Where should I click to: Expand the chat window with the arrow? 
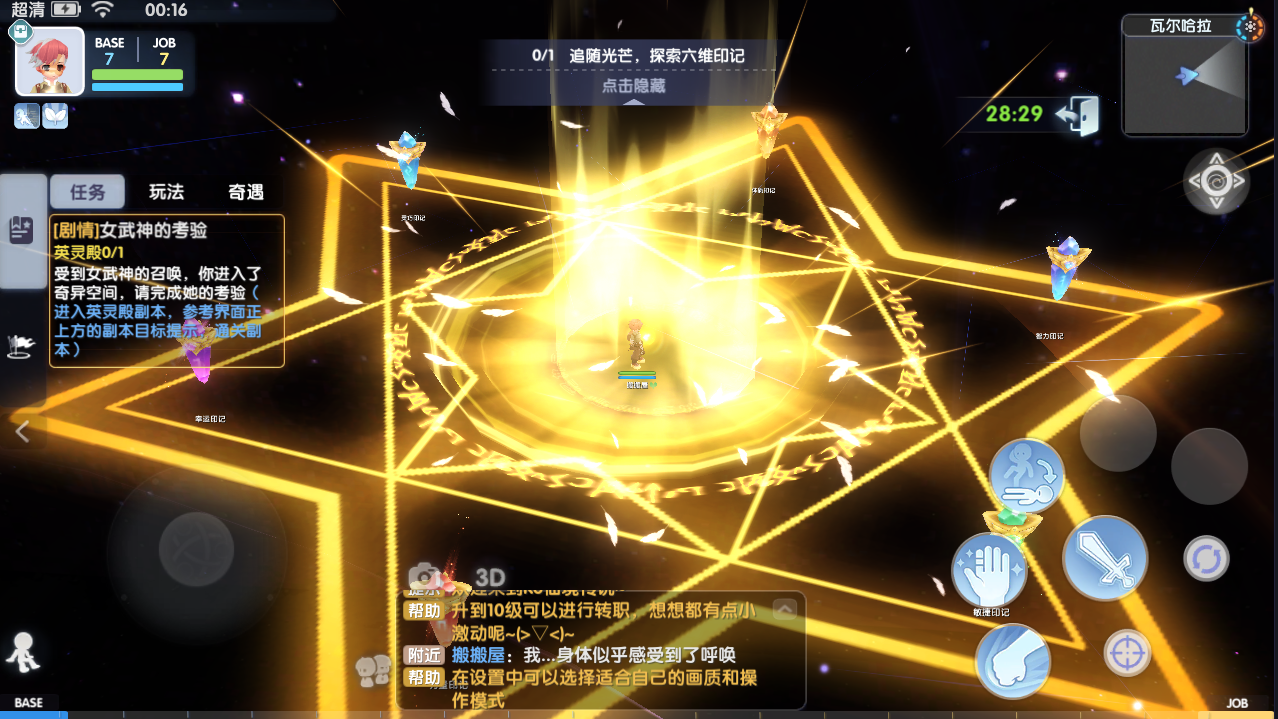[785, 607]
